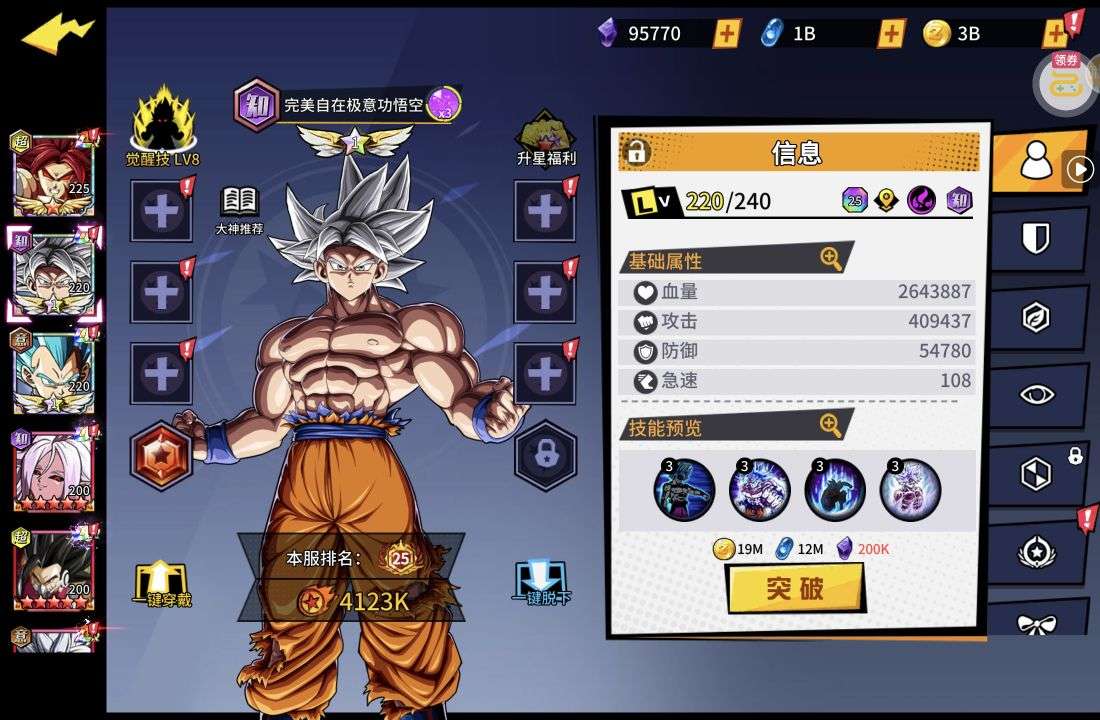This screenshot has height=720, width=1100.
Task: Open the 觉醒技 LV8 awakening skill
Action: coord(163,127)
